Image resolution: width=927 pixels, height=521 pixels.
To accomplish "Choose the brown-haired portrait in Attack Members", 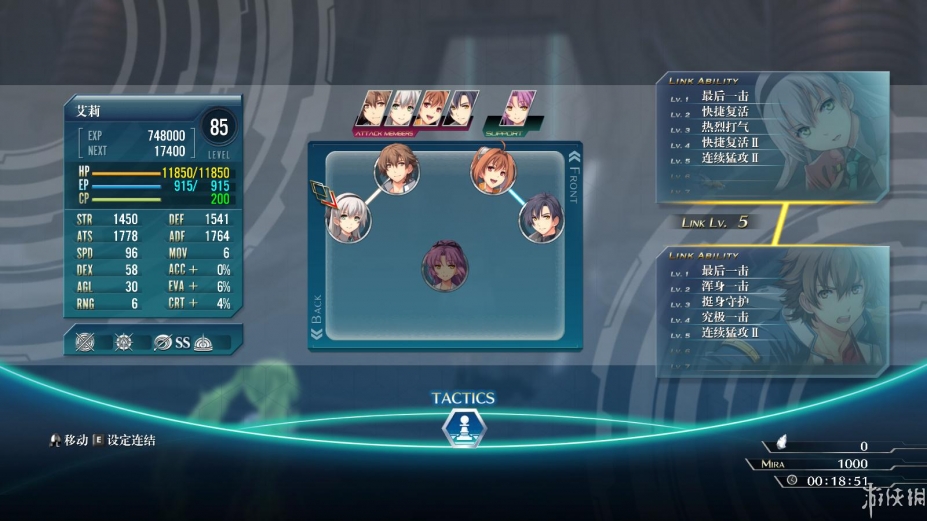I will pyautogui.click(x=377, y=107).
